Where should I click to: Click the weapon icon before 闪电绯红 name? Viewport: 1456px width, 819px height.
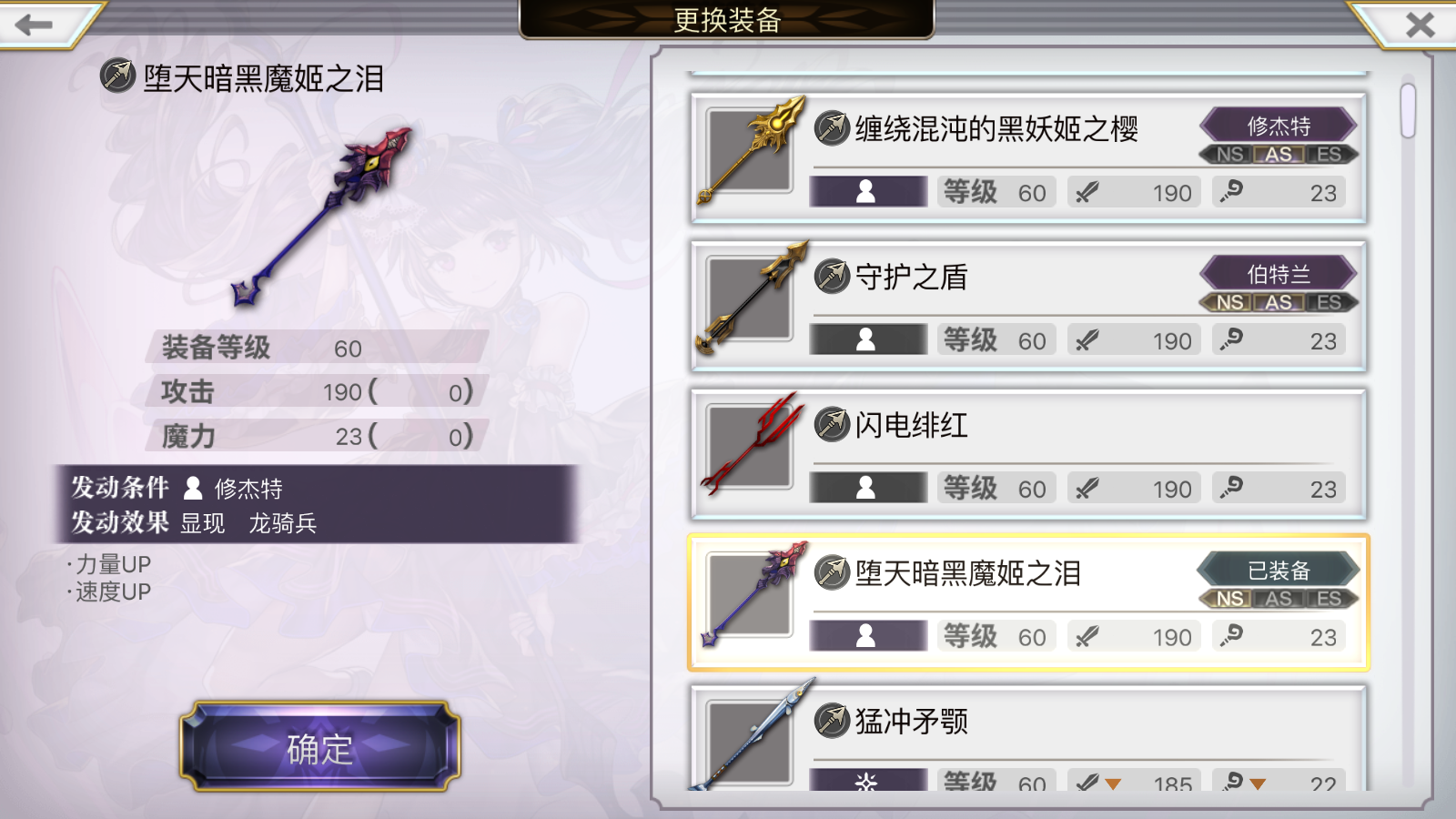click(x=833, y=424)
